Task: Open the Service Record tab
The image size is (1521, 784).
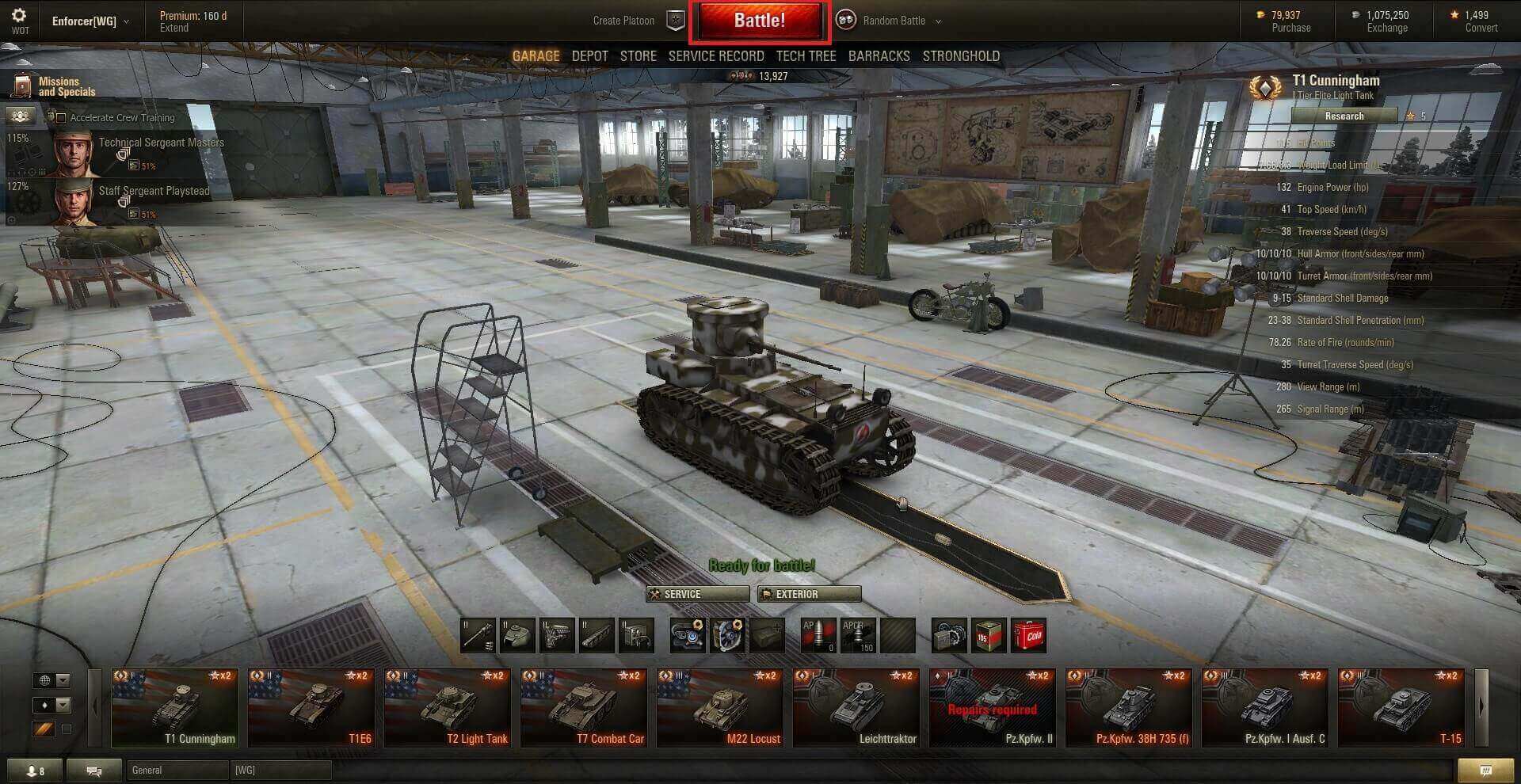Action: 715,56
